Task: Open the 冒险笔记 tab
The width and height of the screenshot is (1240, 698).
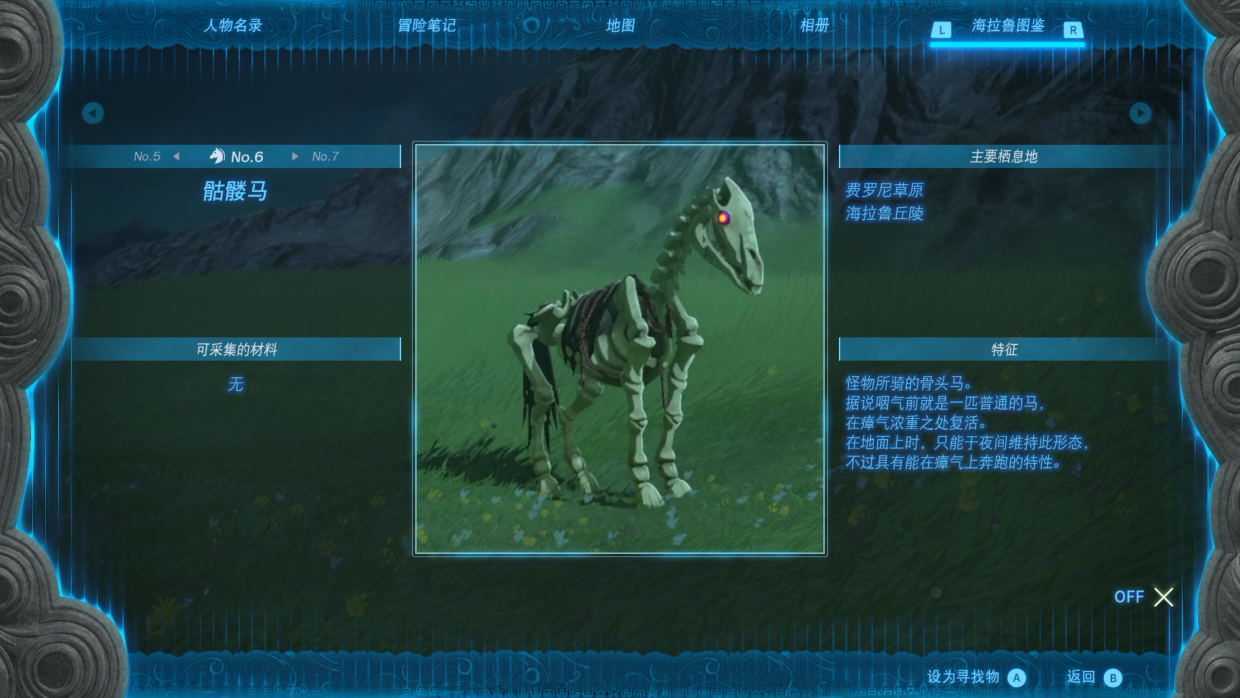Action: (x=426, y=26)
